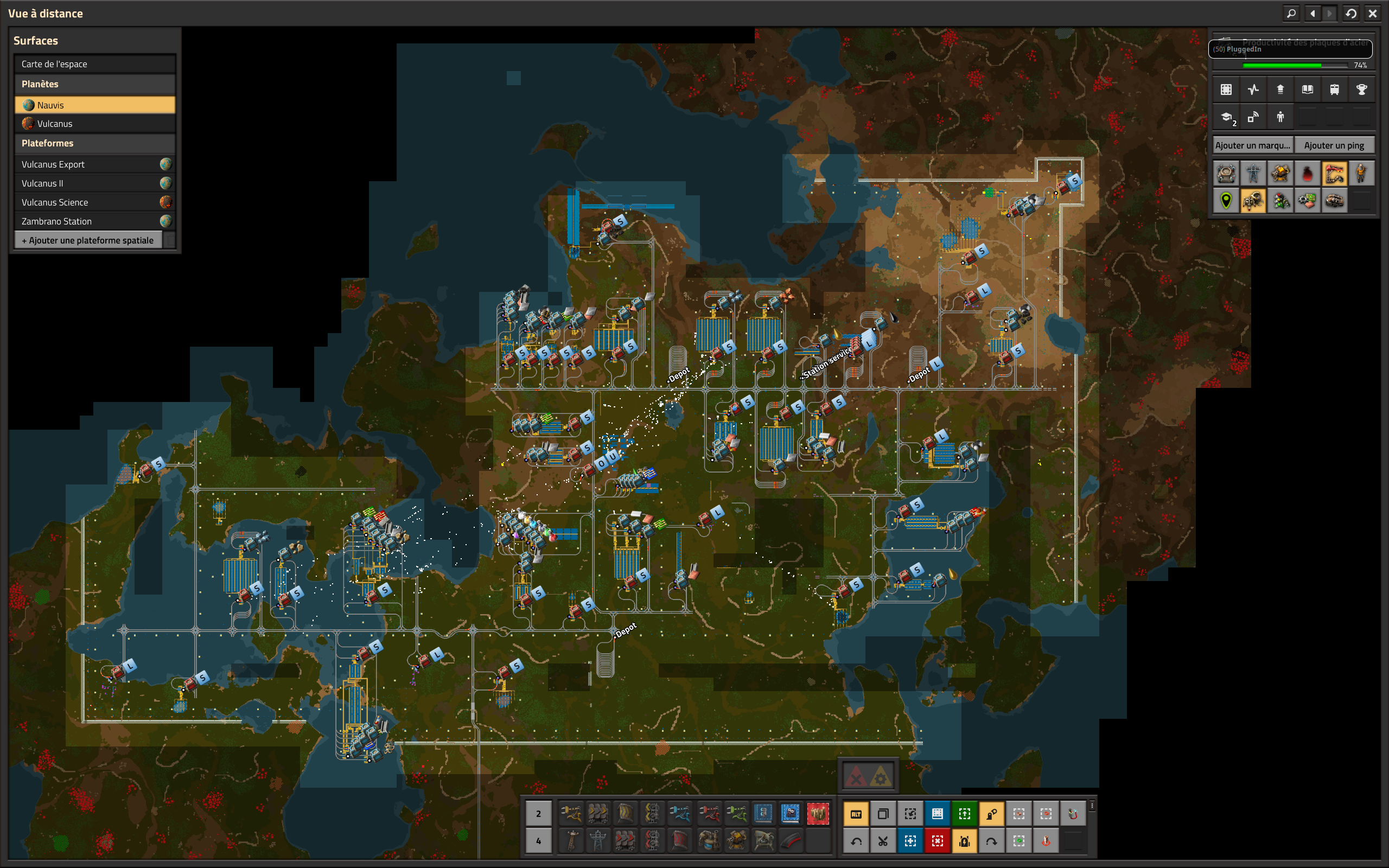Toggle the electric pole map filter
1389x868 pixels.
coord(1253,174)
